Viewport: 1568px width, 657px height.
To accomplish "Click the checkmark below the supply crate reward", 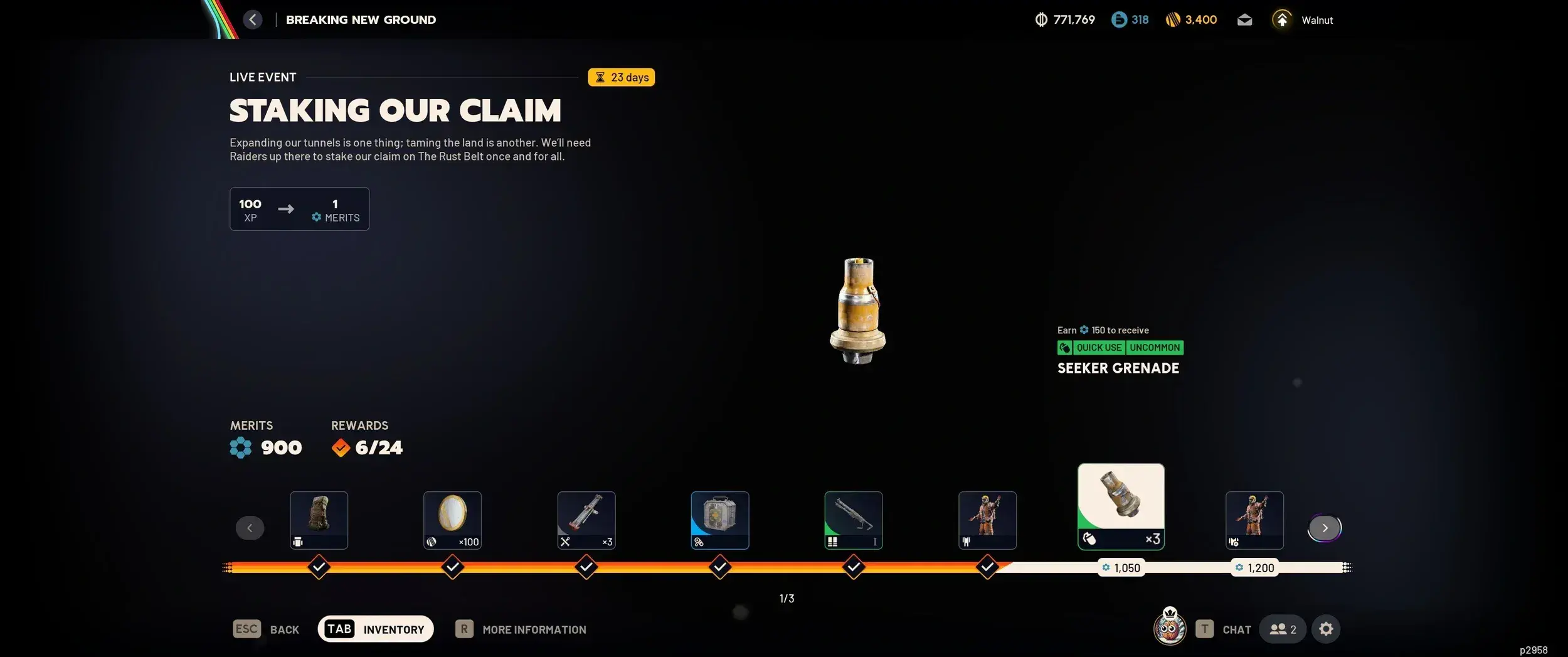I will coord(720,567).
